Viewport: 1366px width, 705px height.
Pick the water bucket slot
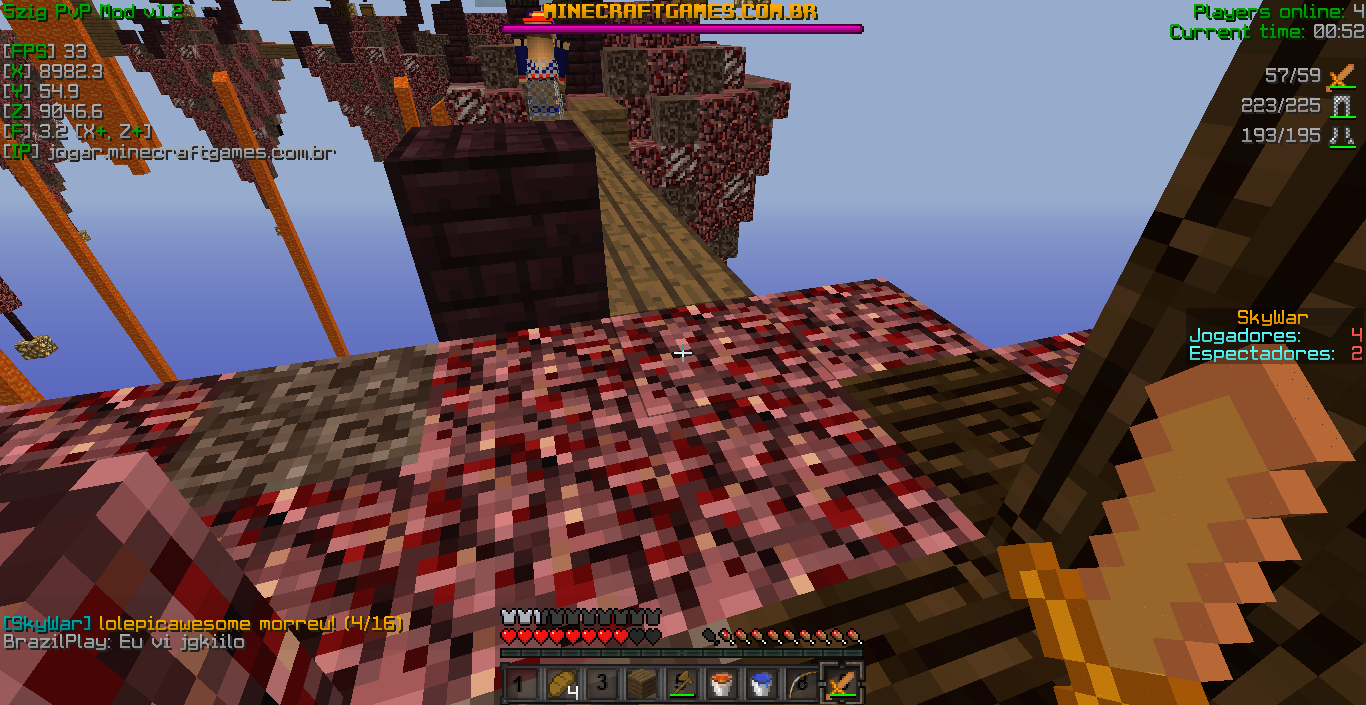click(x=761, y=685)
